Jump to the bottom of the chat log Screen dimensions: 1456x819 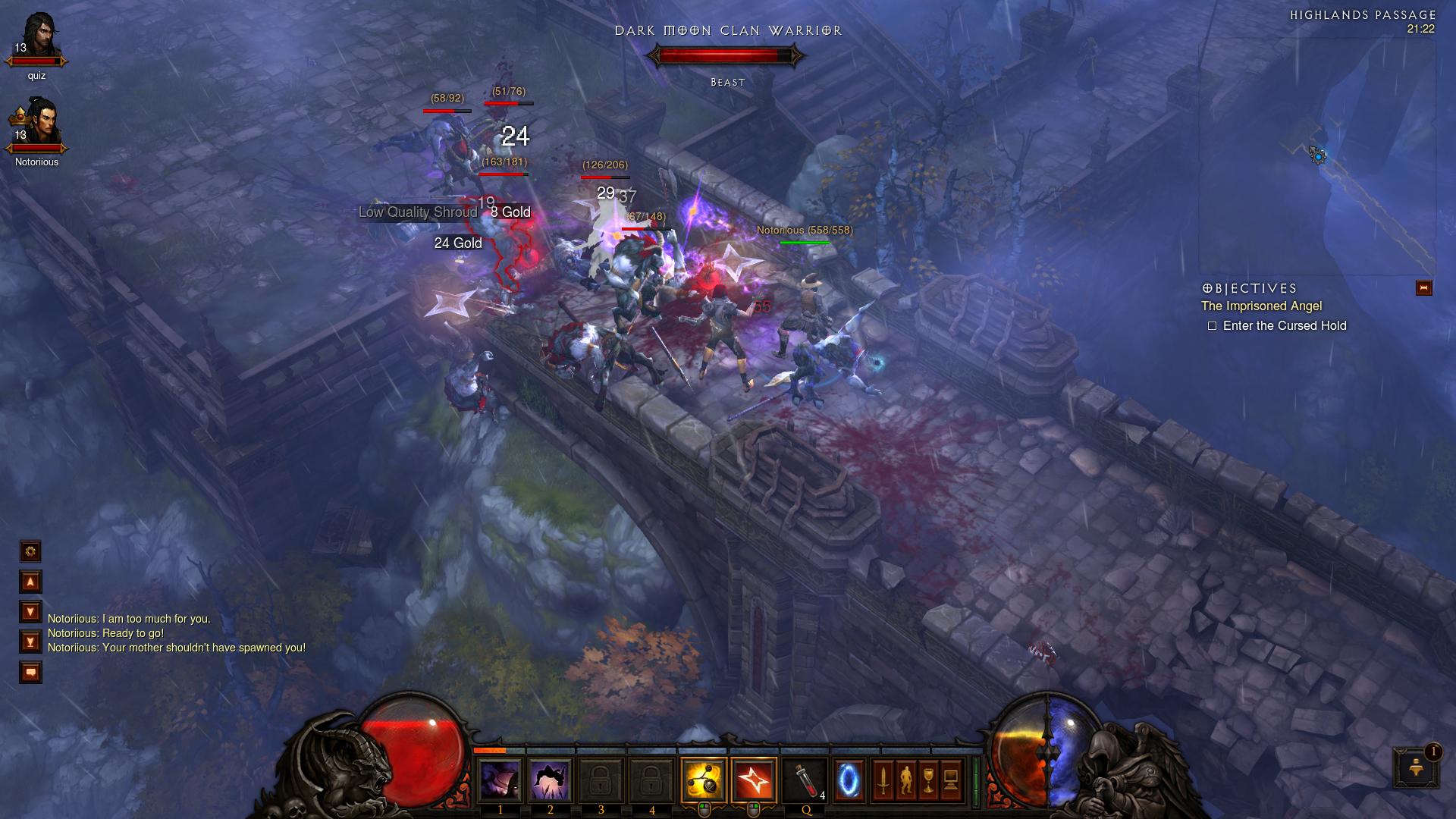click(30, 642)
